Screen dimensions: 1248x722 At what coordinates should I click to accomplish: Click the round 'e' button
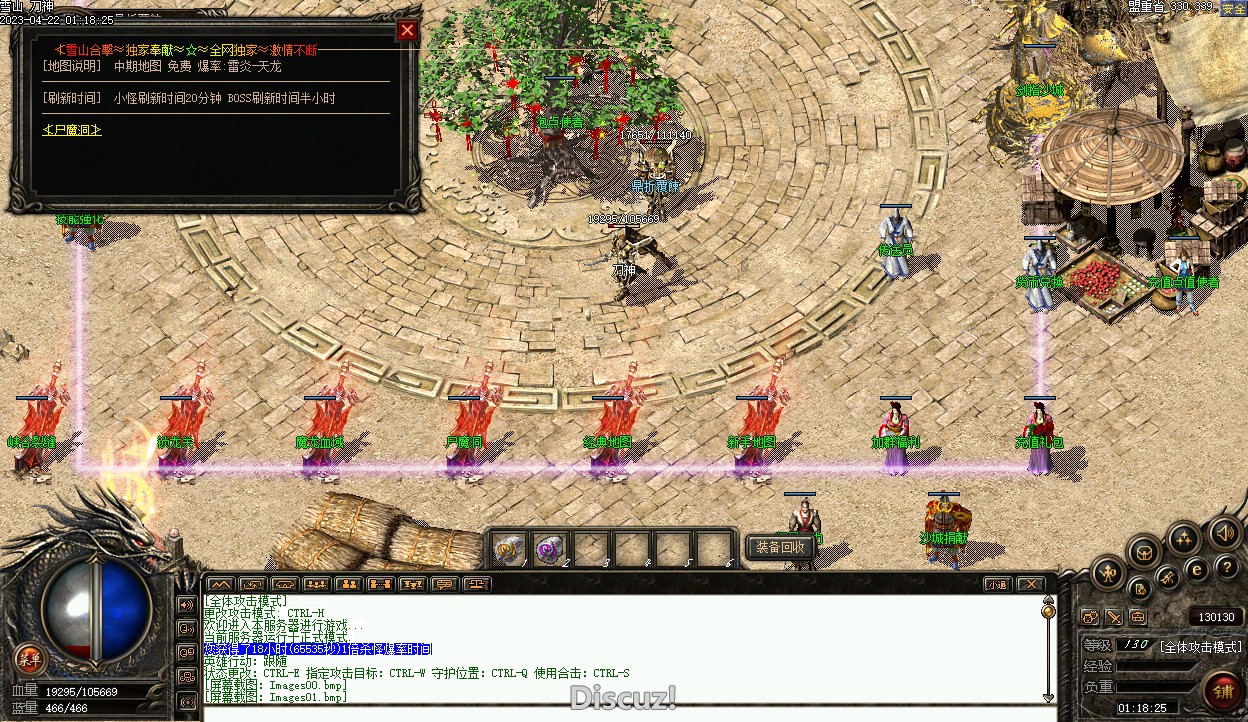pyautogui.click(x=1196, y=569)
